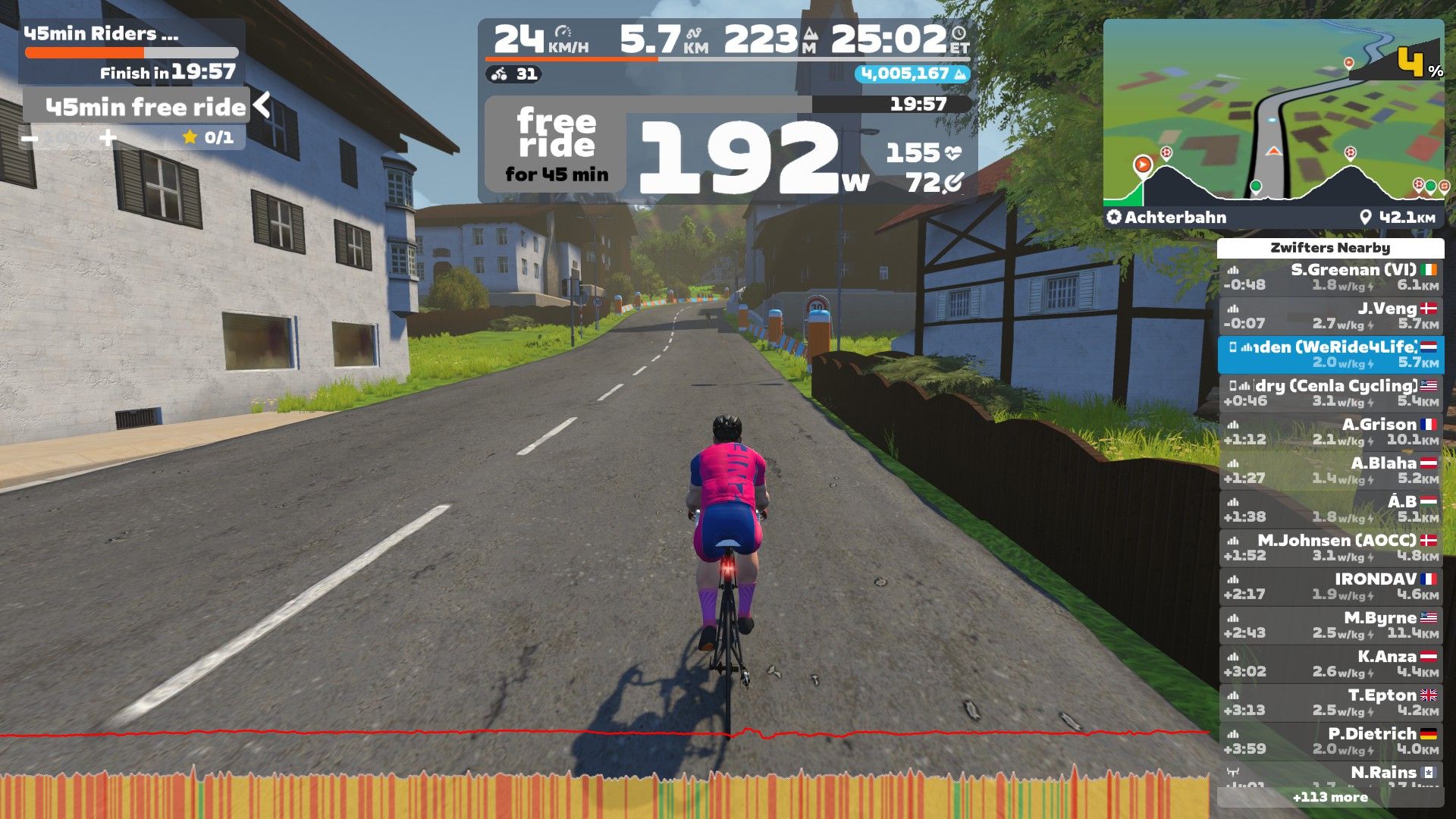Click K.Anza's rider entry
The width and height of the screenshot is (1456, 819).
1330,664
